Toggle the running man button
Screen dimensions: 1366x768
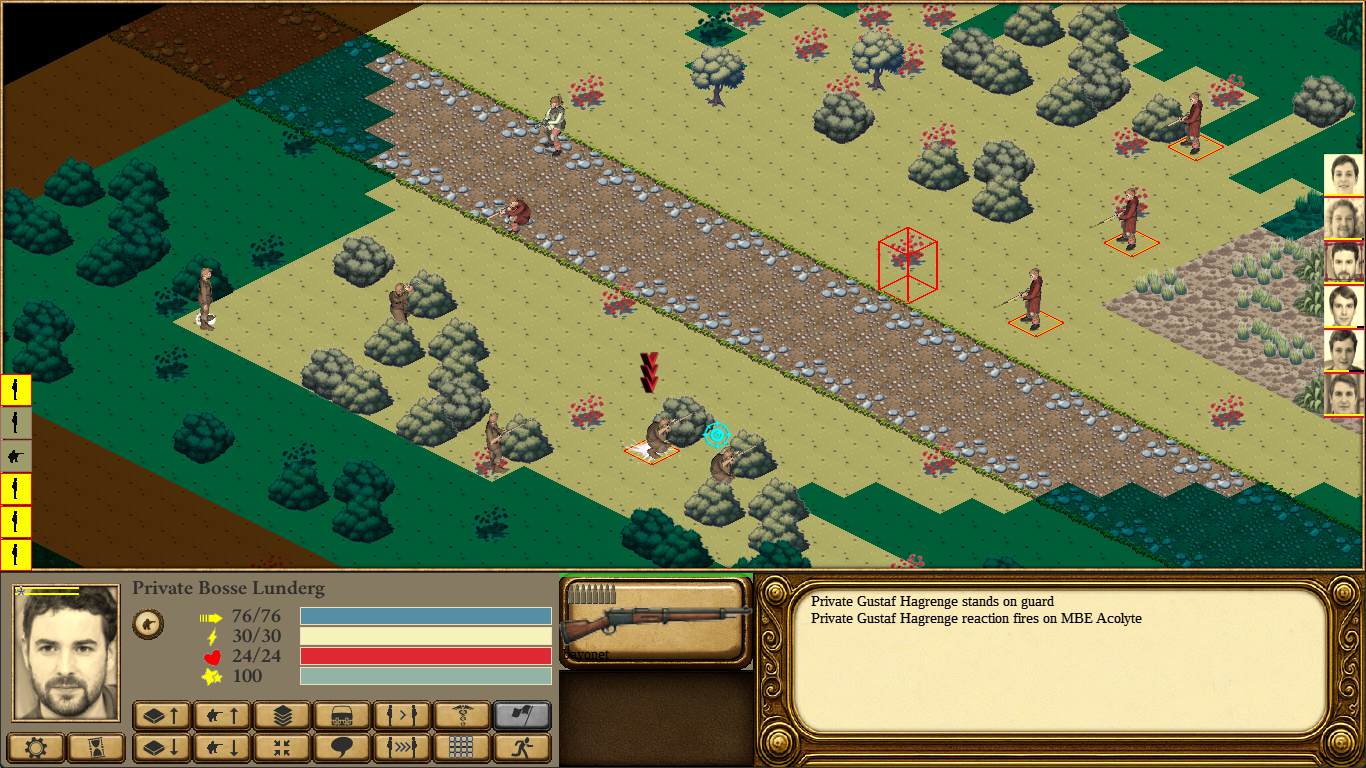click(522, 747)
